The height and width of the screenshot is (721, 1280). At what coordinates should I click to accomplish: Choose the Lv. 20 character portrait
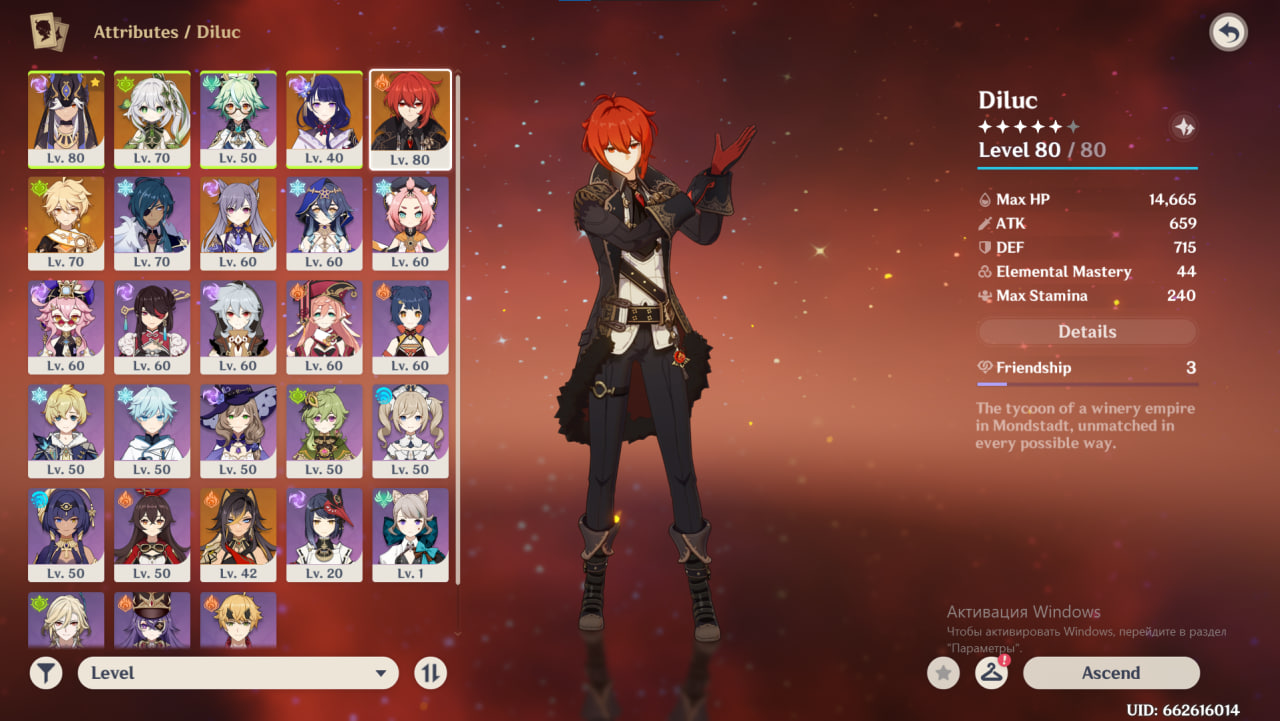click(324, 533)
